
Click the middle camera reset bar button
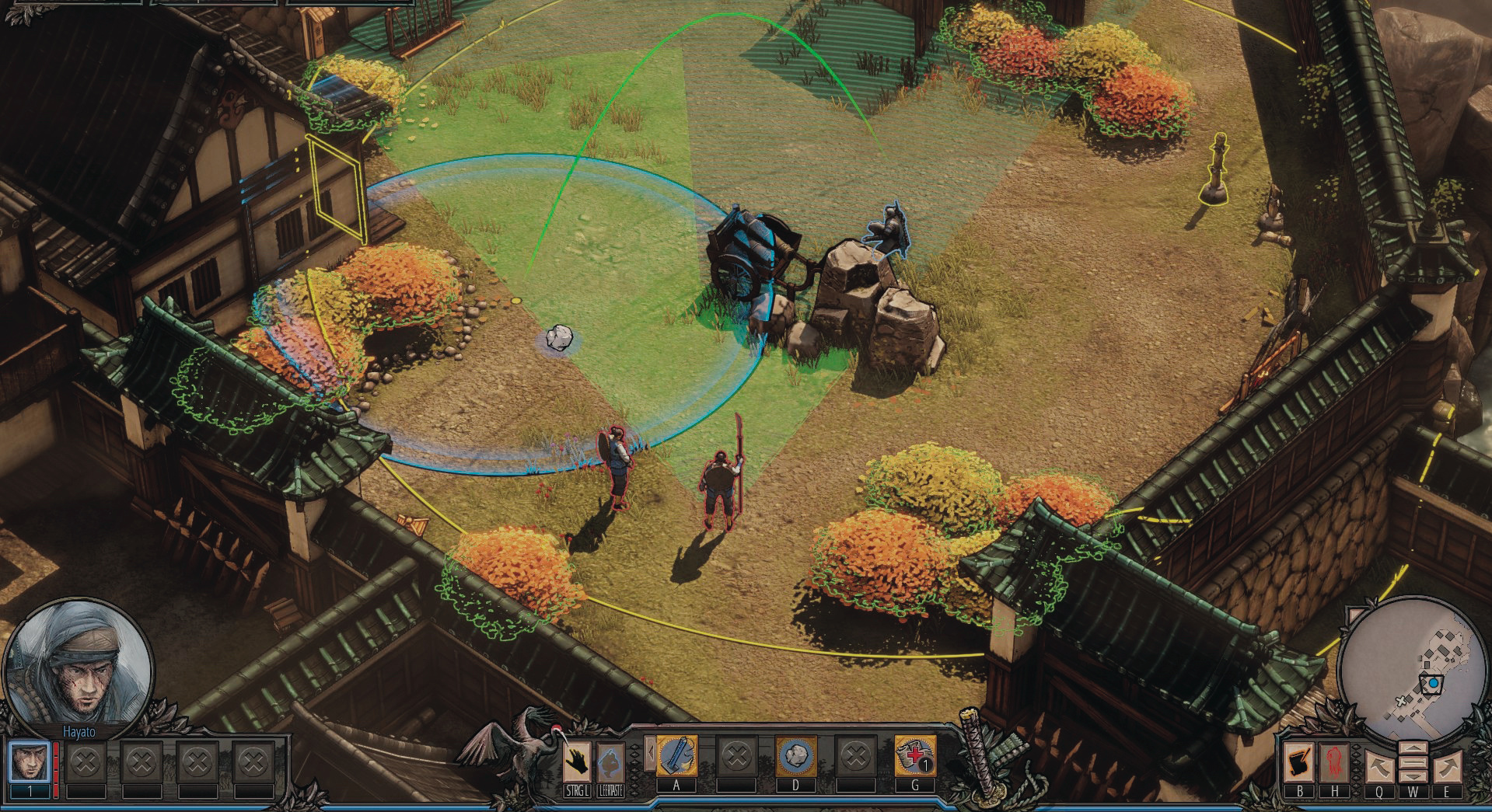click(x=1412, y=763)
